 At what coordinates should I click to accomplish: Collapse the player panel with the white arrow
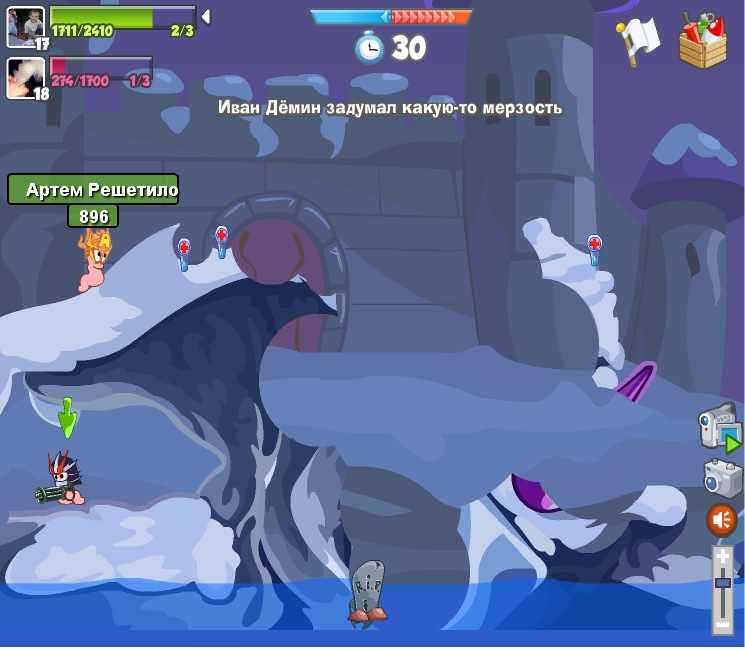205,16
